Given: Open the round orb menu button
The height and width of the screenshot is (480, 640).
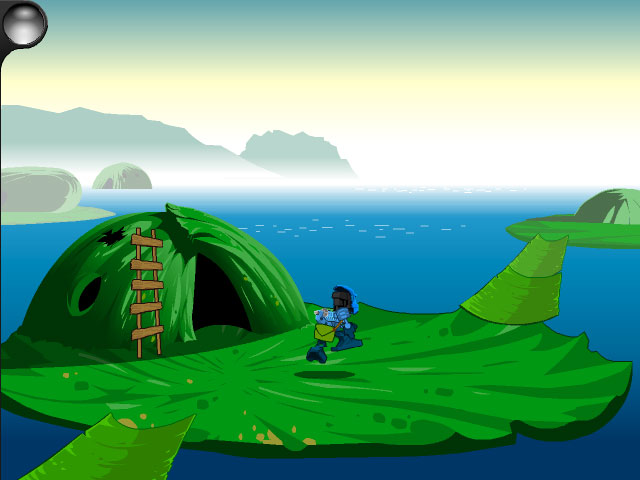Looking at the screenshot, I should pos(24,23).
